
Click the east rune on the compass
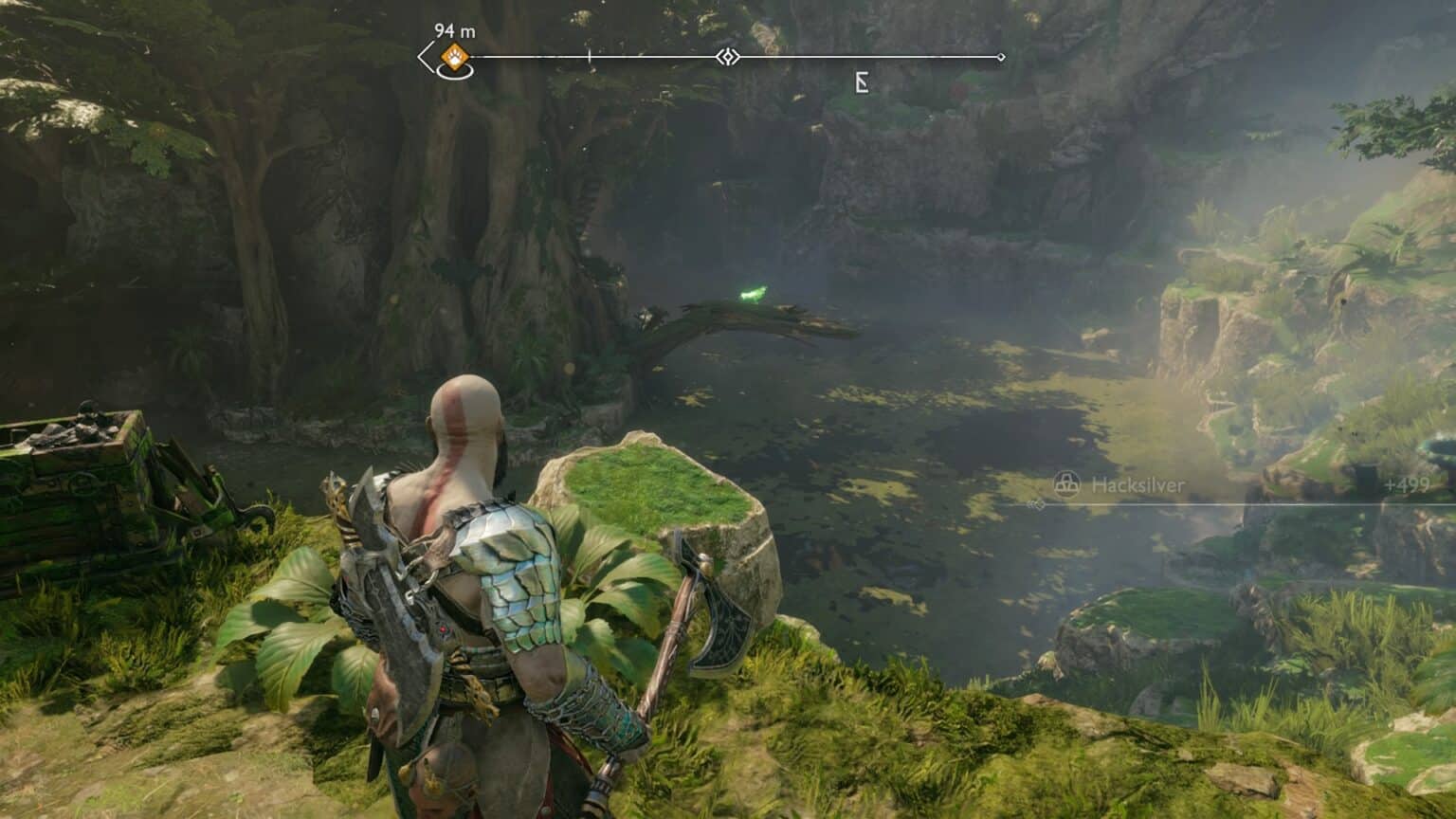click(x=862, y=83)
